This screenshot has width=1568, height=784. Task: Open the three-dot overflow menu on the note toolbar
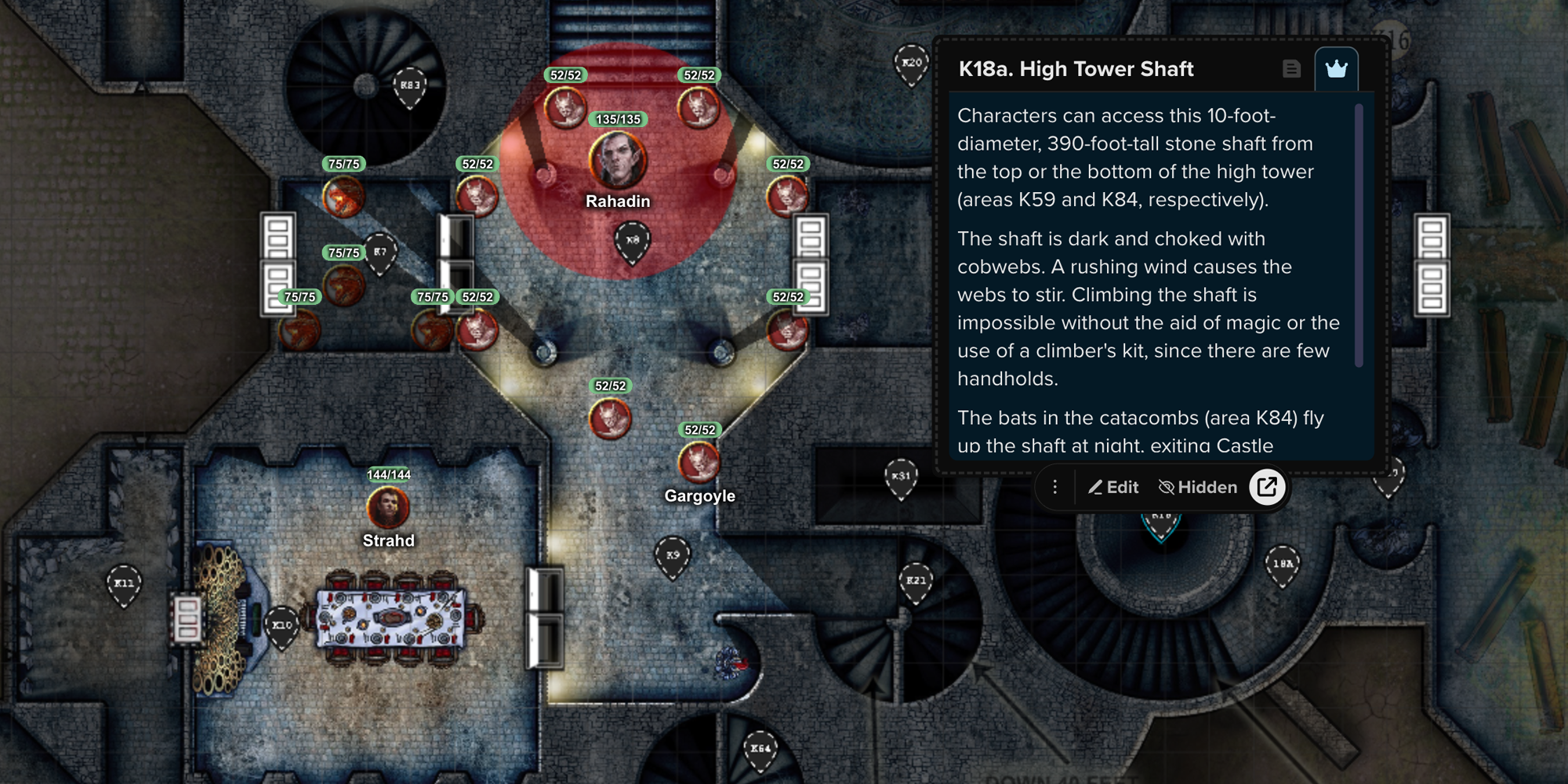tap(1055, 487)
